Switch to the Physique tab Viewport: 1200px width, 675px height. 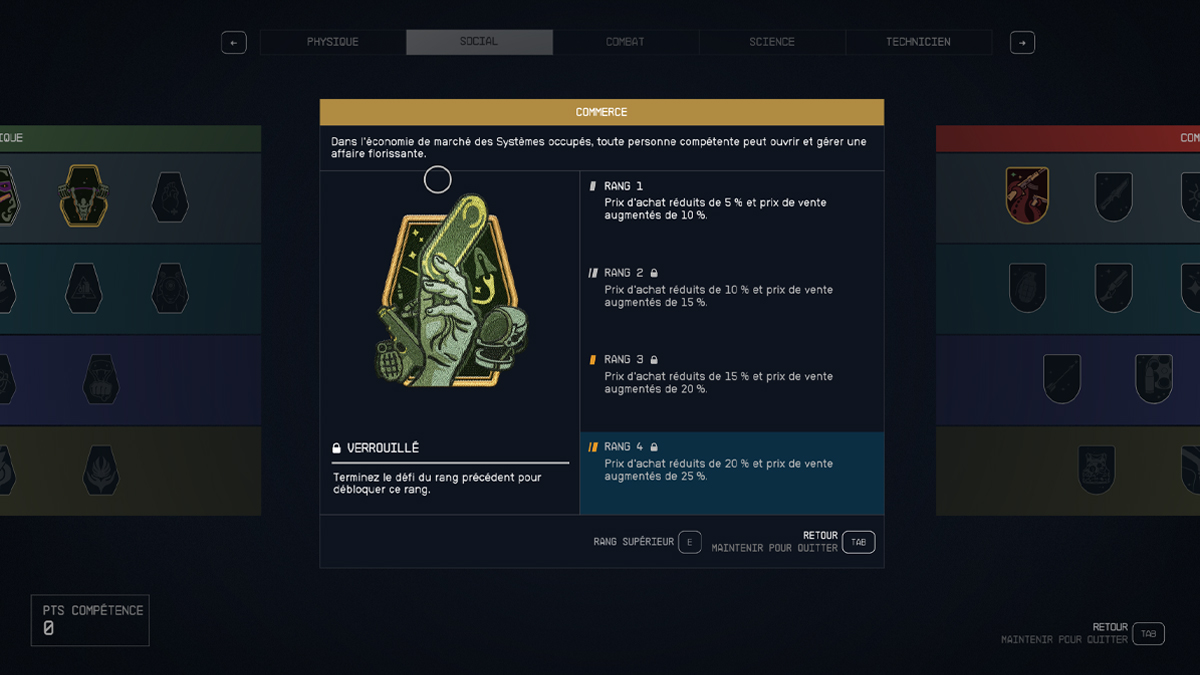(x=332, y=42)
